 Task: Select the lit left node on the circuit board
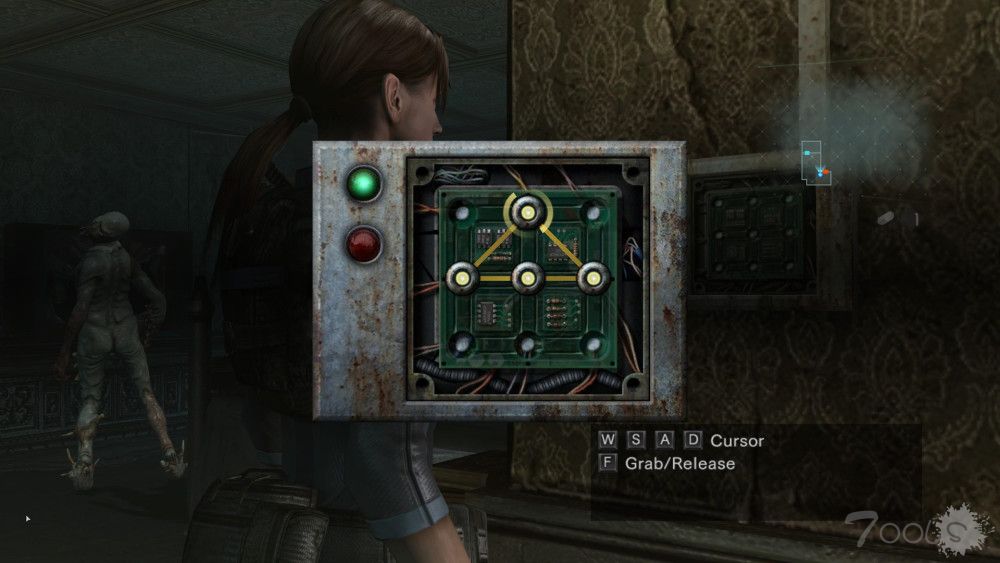coord(462,277)
